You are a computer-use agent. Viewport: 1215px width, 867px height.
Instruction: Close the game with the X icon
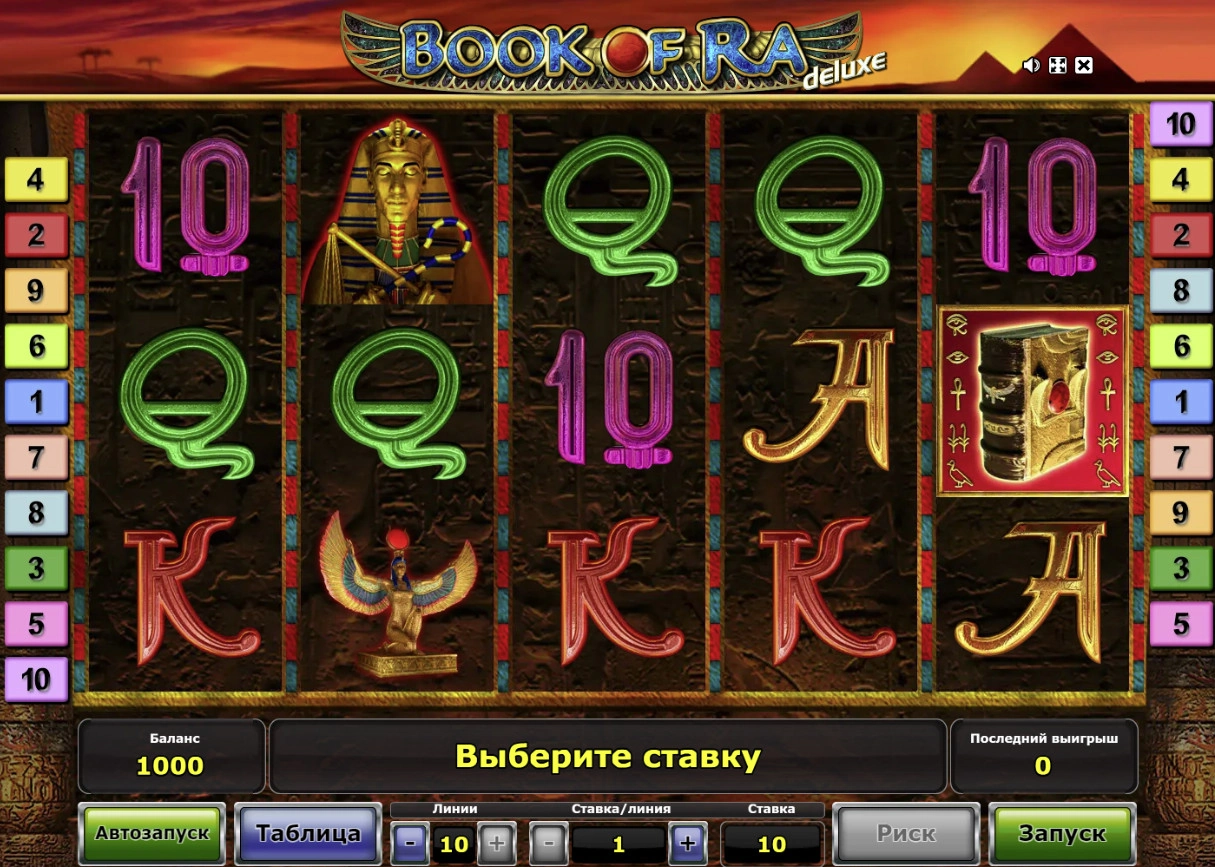(1084, 66)
